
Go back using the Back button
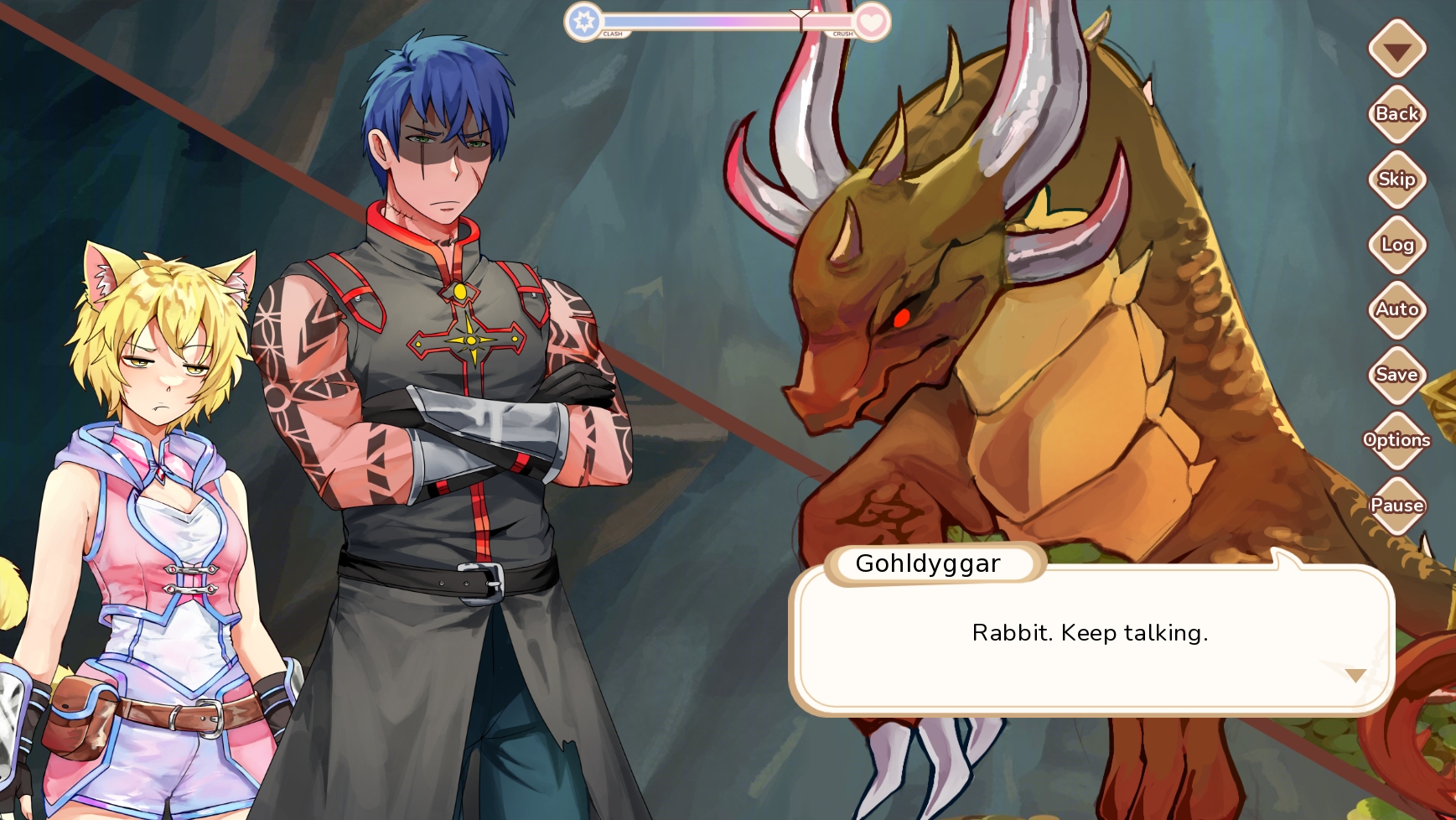1396,114
